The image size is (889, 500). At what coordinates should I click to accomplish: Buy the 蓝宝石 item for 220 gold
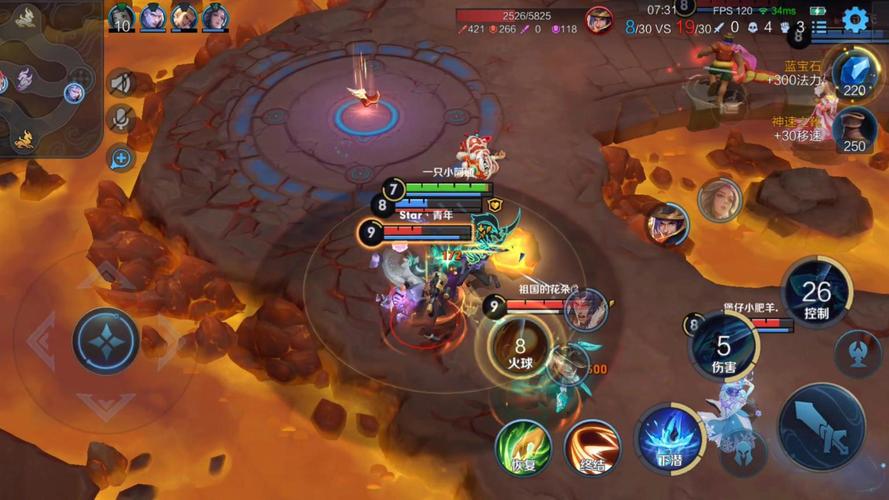[853, 75]
